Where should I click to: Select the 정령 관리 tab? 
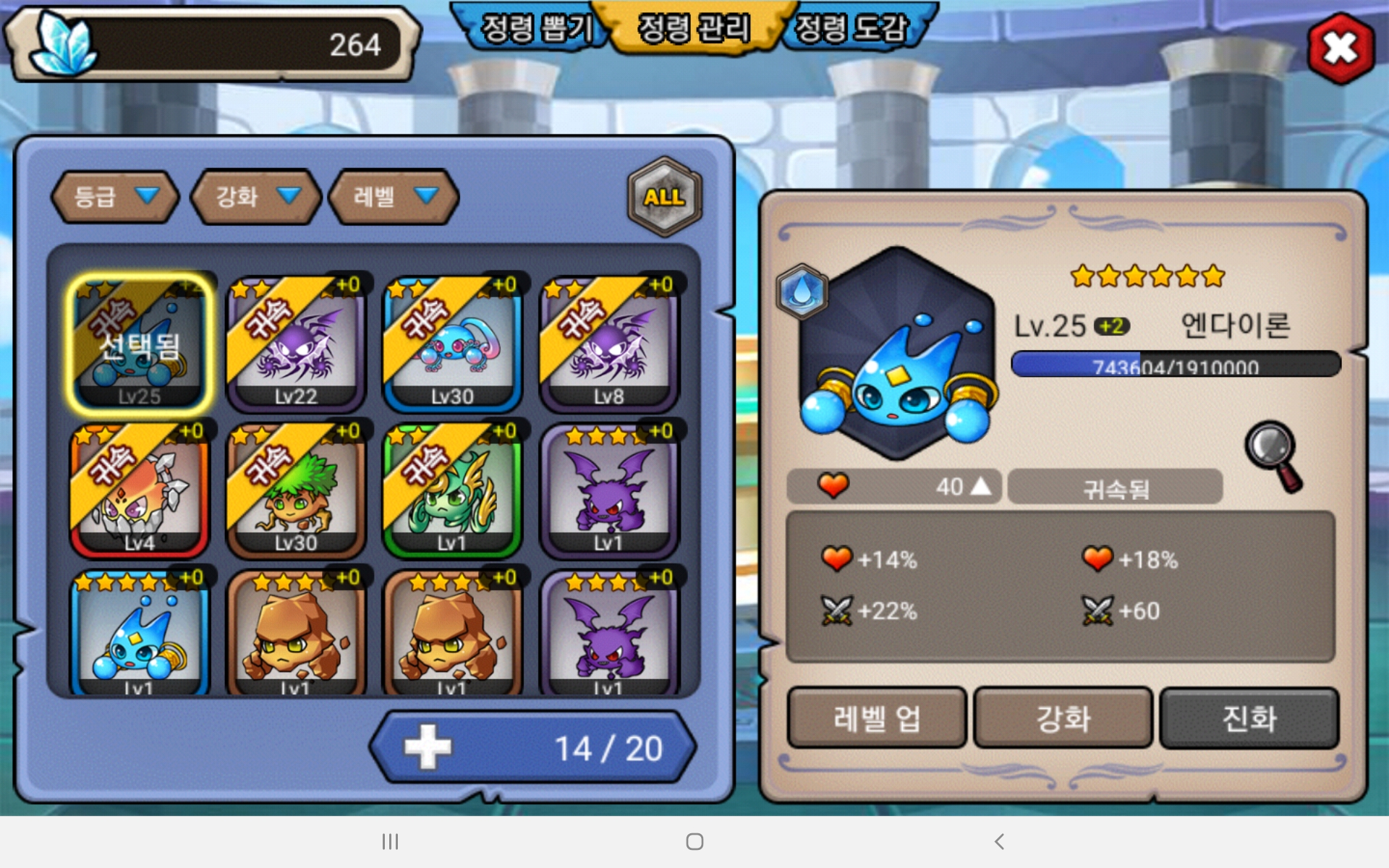693,29
